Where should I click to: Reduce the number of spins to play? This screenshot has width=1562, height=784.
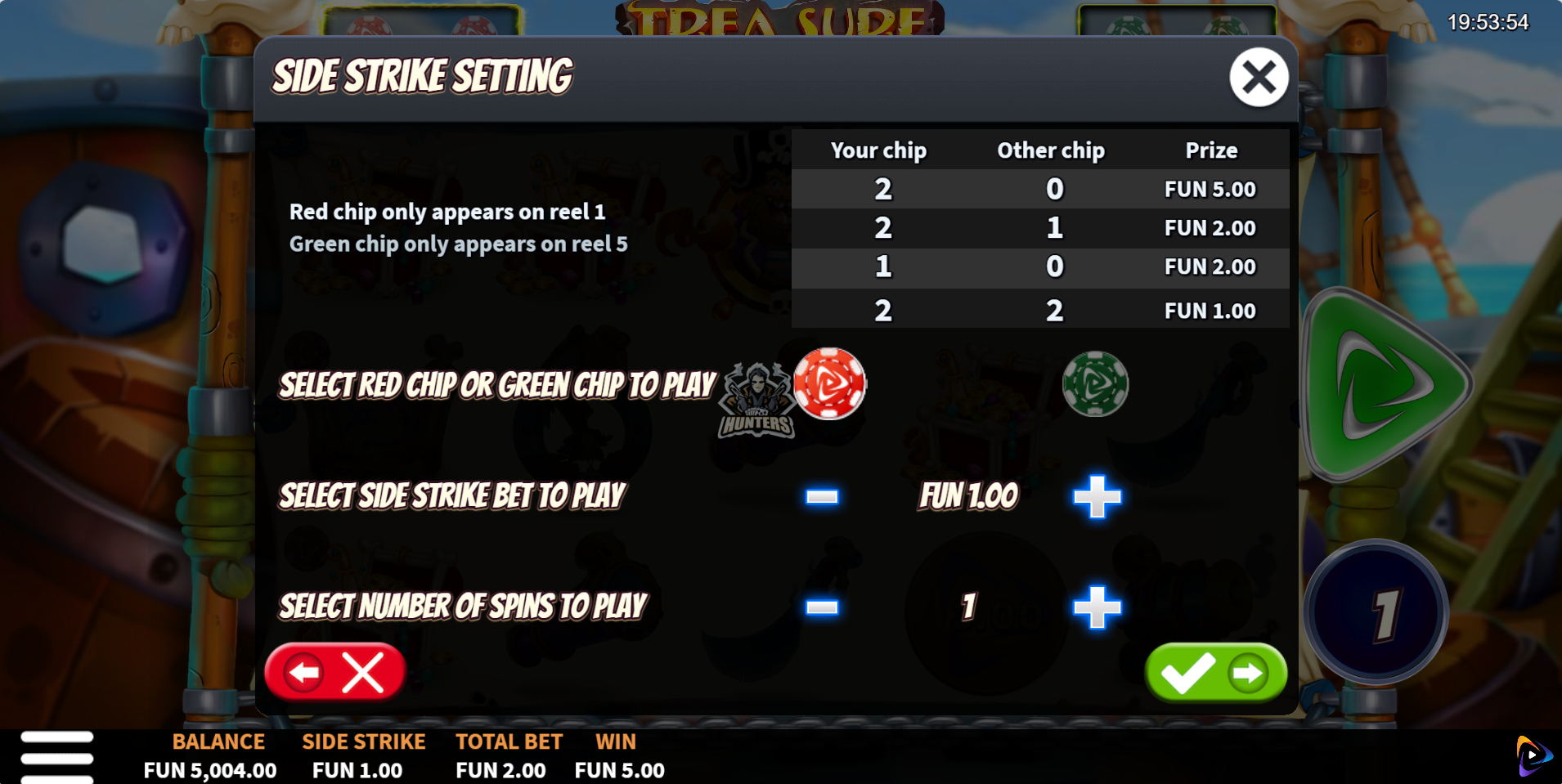822,607
